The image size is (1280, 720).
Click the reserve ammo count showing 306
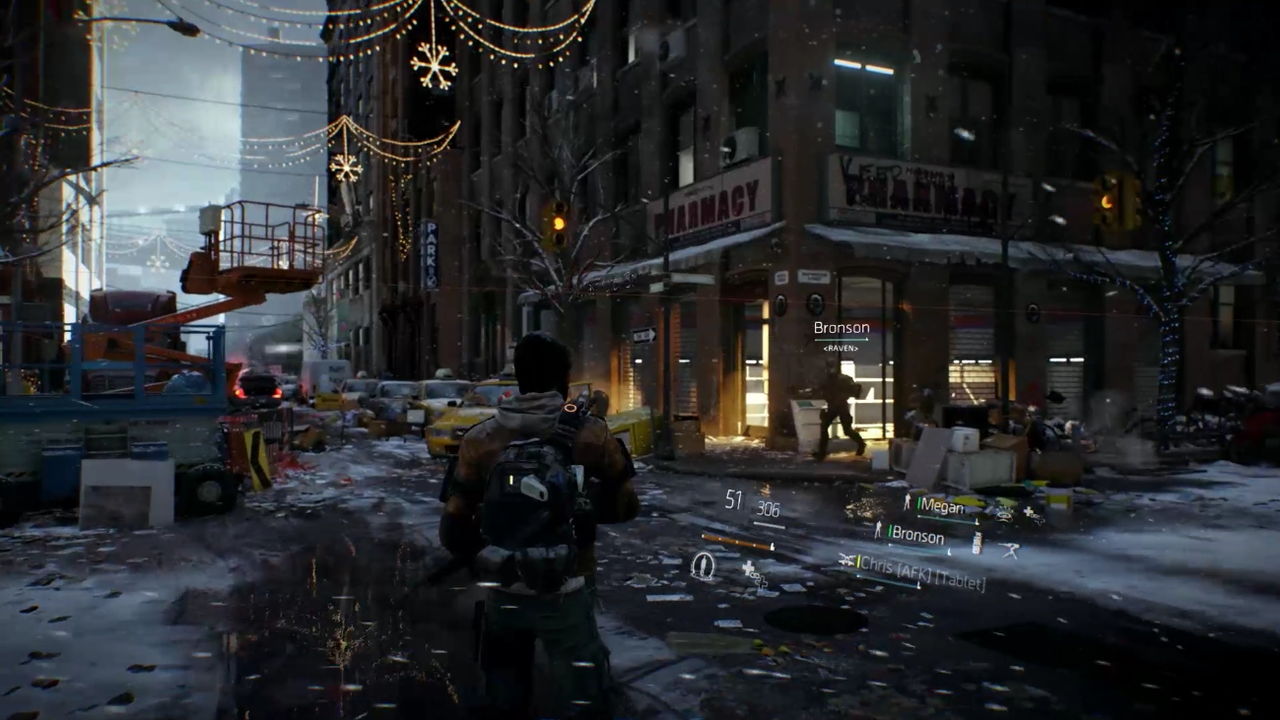(768, 510)
